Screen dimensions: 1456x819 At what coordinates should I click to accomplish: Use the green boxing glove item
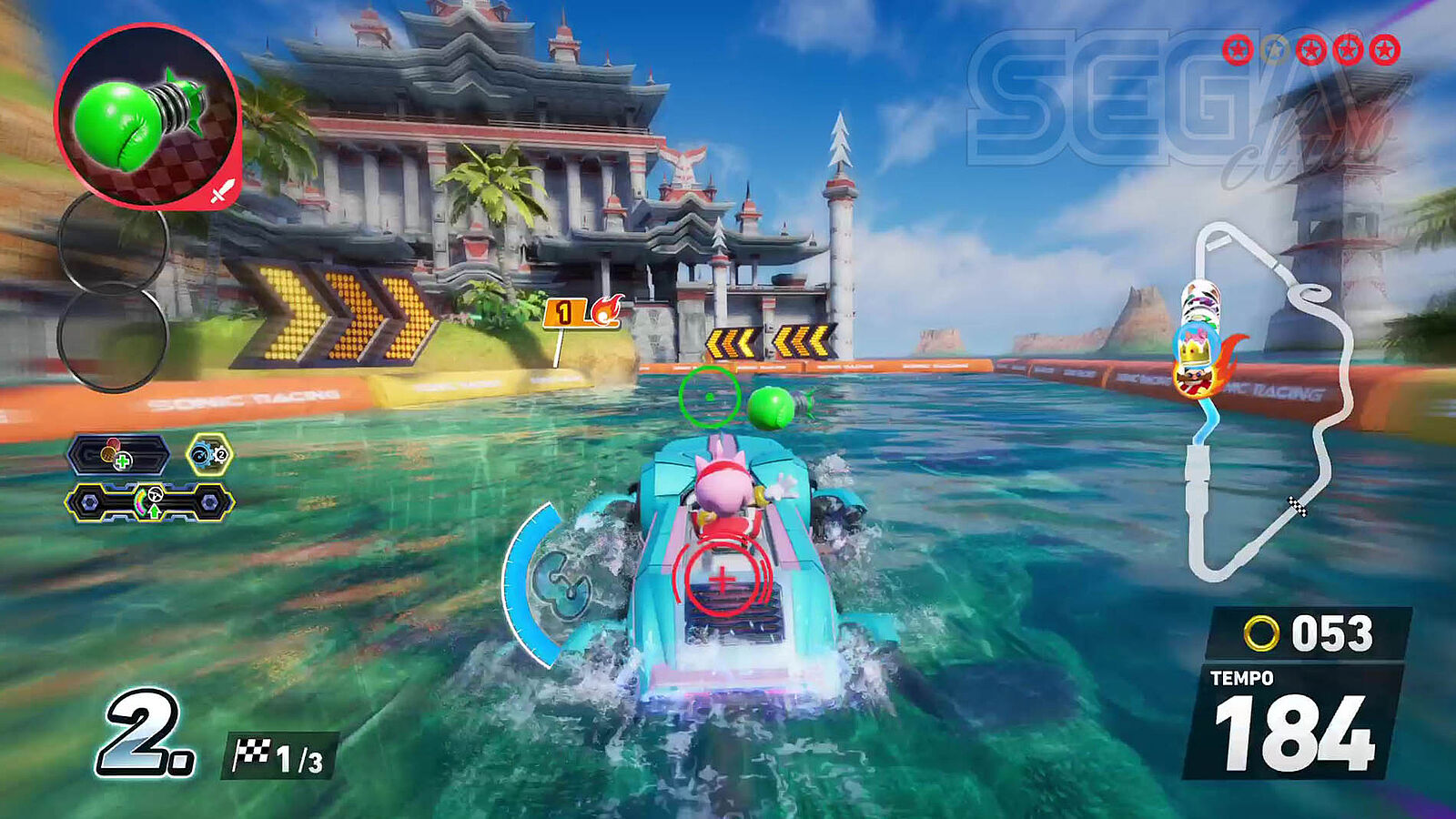(x=147, y=116)
